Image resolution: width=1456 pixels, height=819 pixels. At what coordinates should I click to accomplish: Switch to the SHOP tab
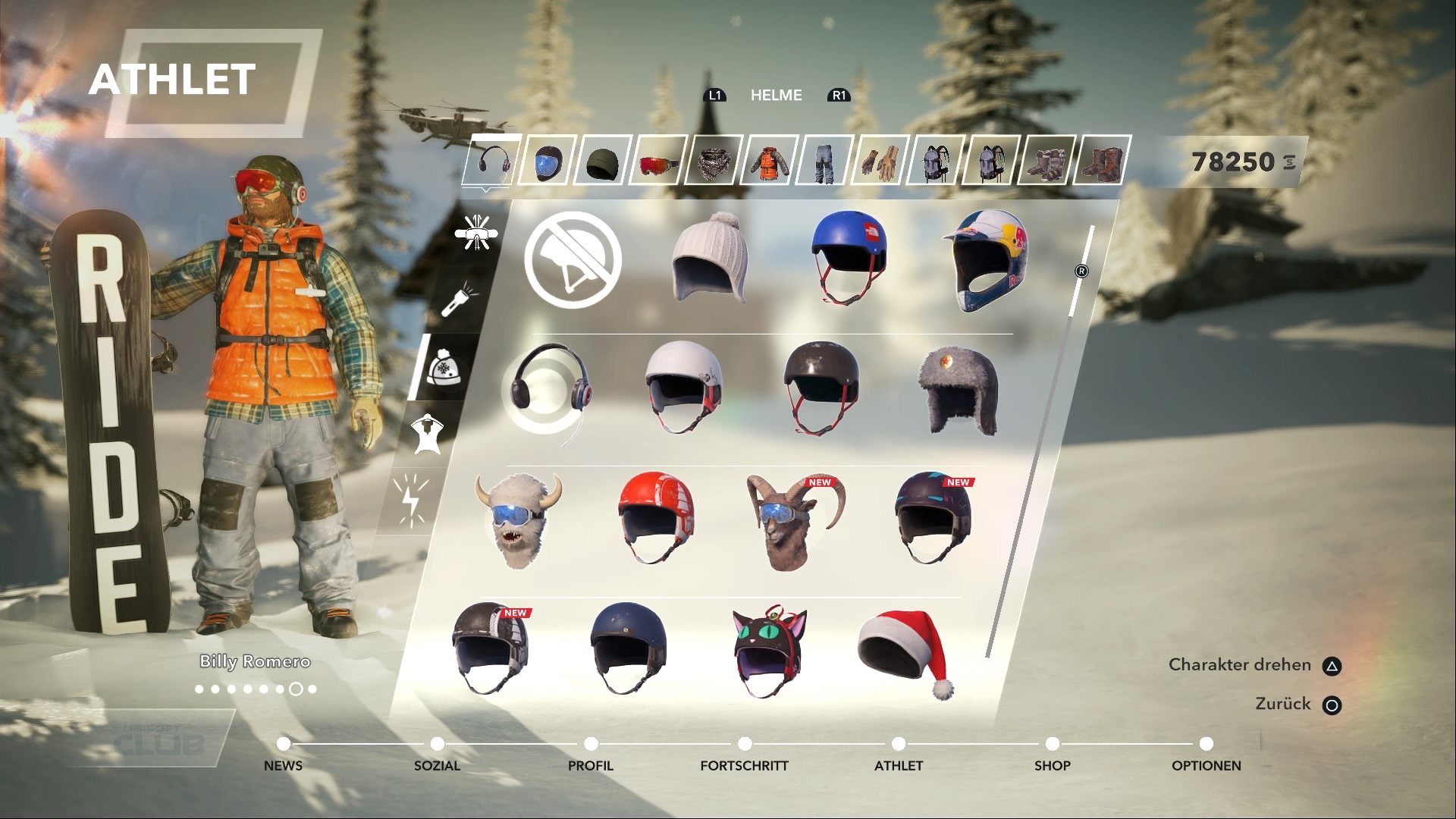pos(1053,766)
